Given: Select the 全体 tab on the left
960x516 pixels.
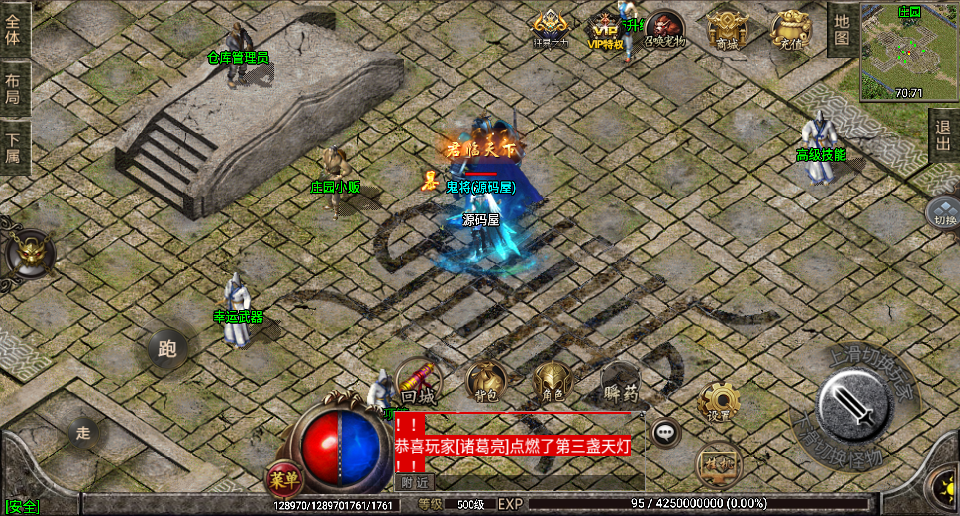Looking at the screenshot, I should click(14, 32).
